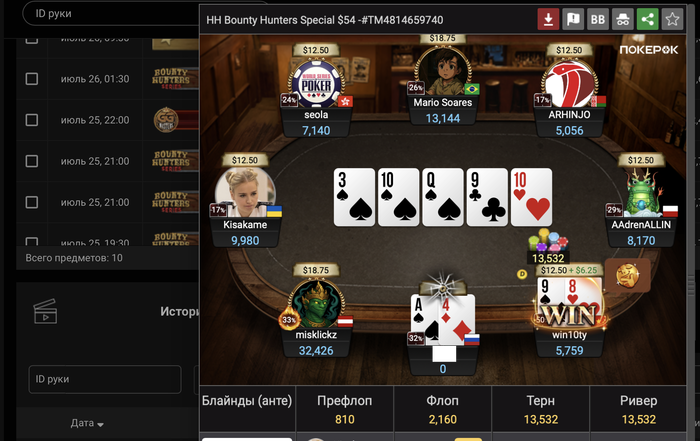
Task: Show the Ривер street replay stage
Action: [x=638, y=410]
